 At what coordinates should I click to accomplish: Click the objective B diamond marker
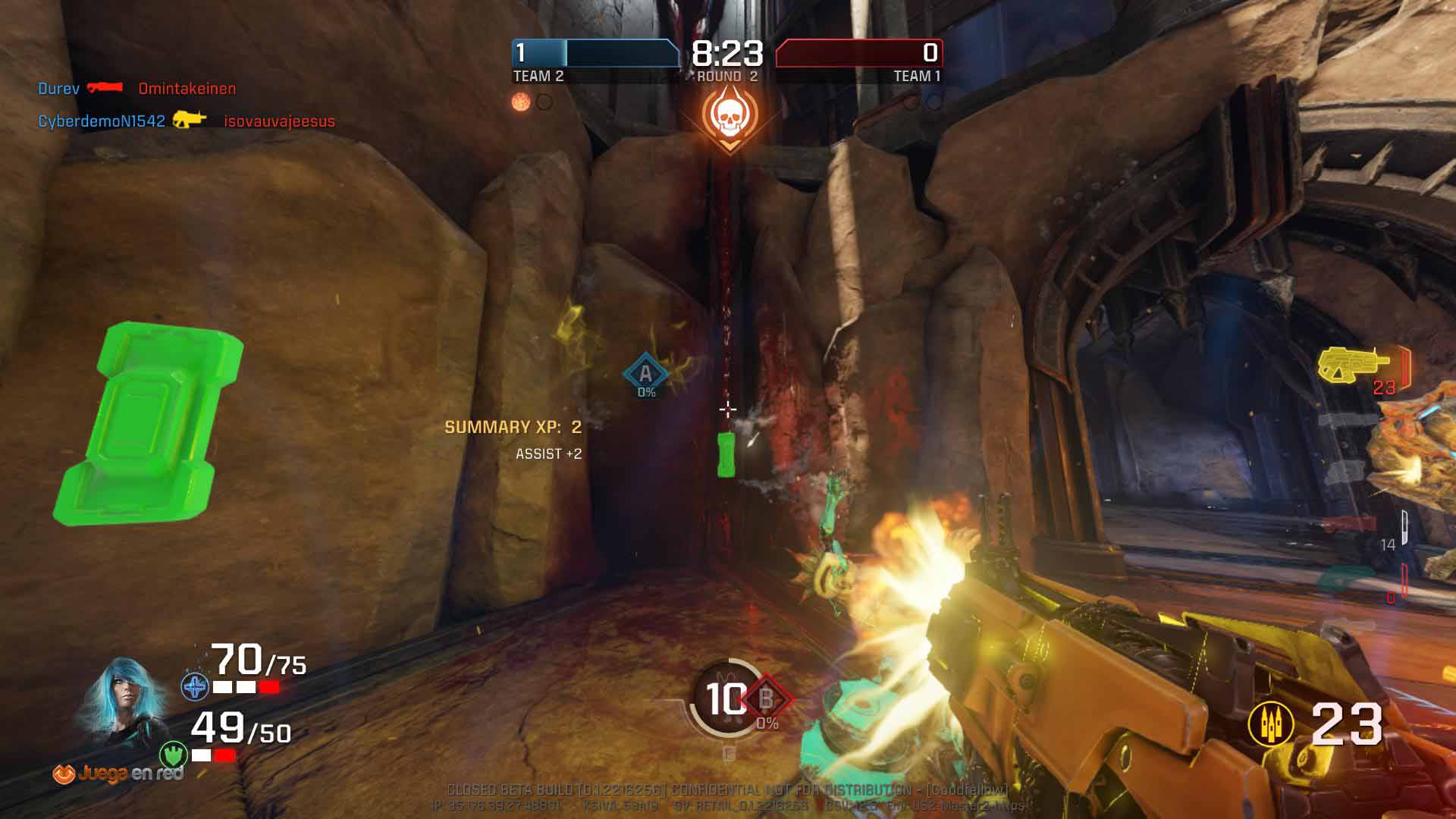[x=767, y=698]
